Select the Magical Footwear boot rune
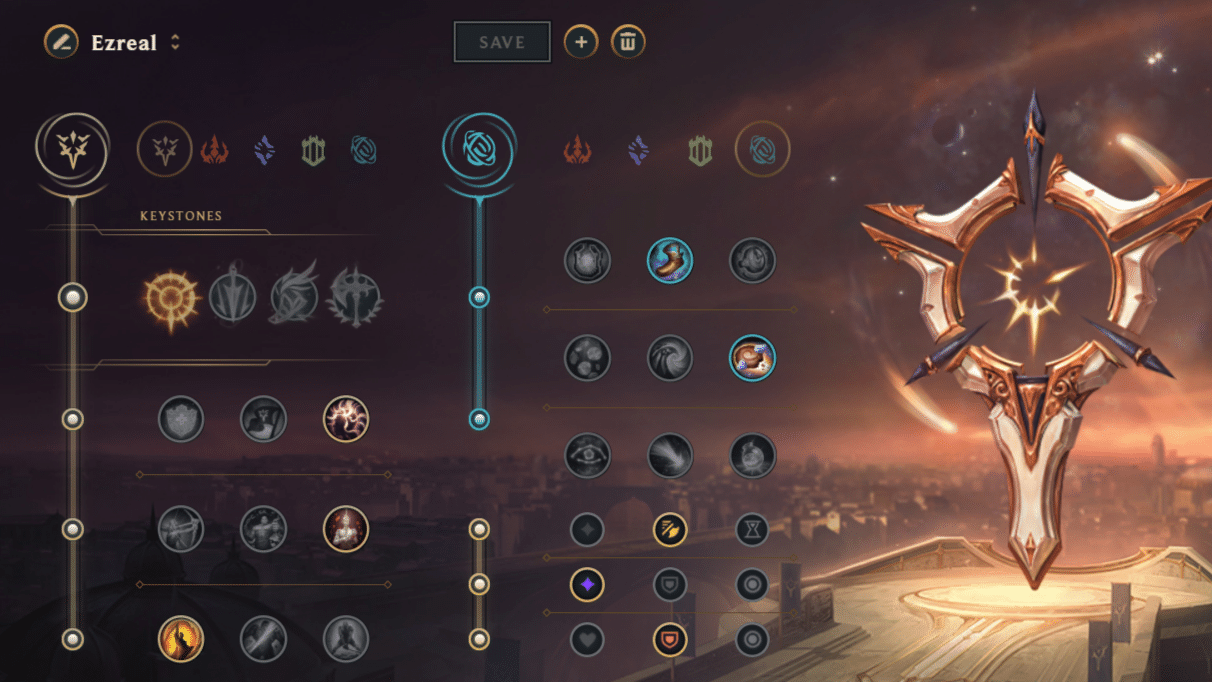Image resolution: width=1212 pixels, height=682 pixels. pos(670,260)
